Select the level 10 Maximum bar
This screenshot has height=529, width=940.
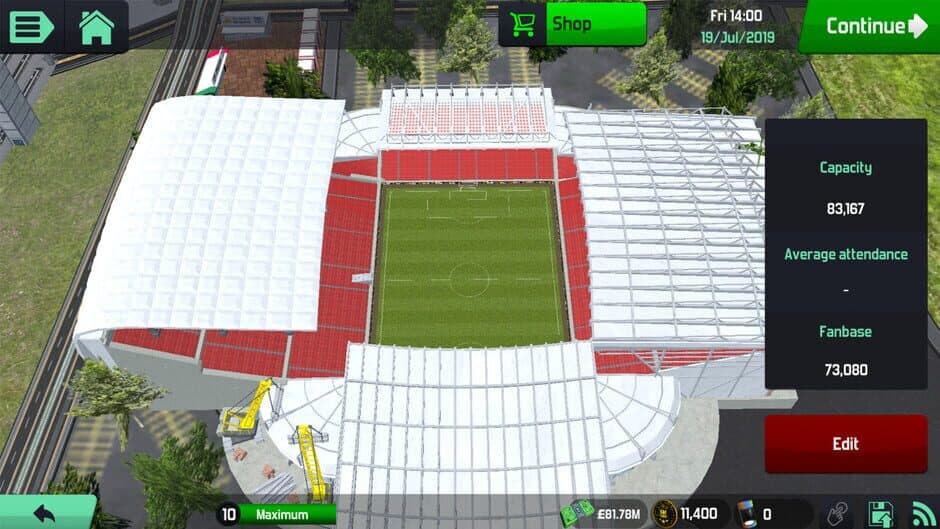coord(276,514)
